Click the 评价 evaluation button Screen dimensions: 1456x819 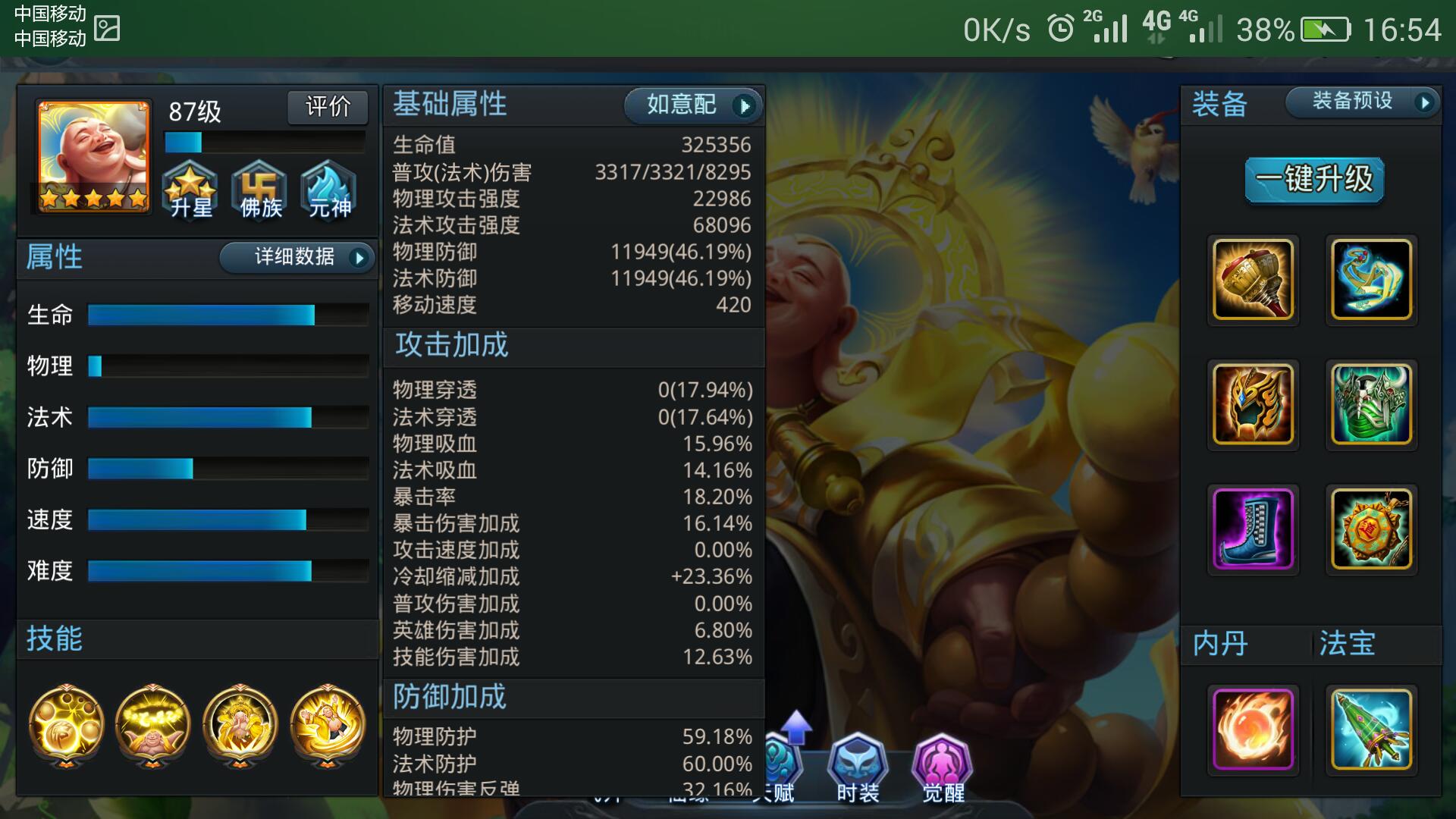(328, 108)
